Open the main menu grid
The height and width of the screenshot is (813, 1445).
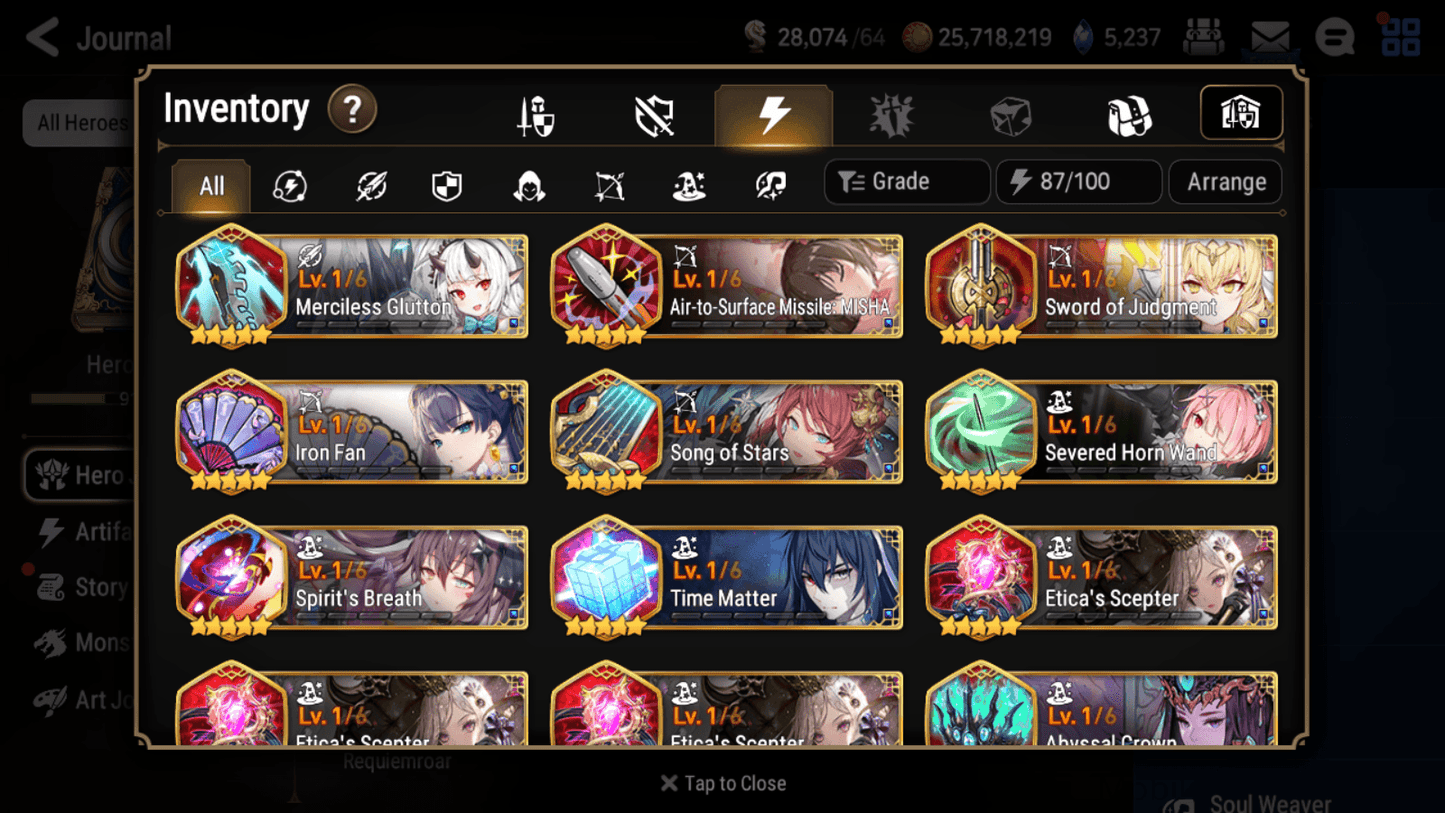[x=1400, y=37]
